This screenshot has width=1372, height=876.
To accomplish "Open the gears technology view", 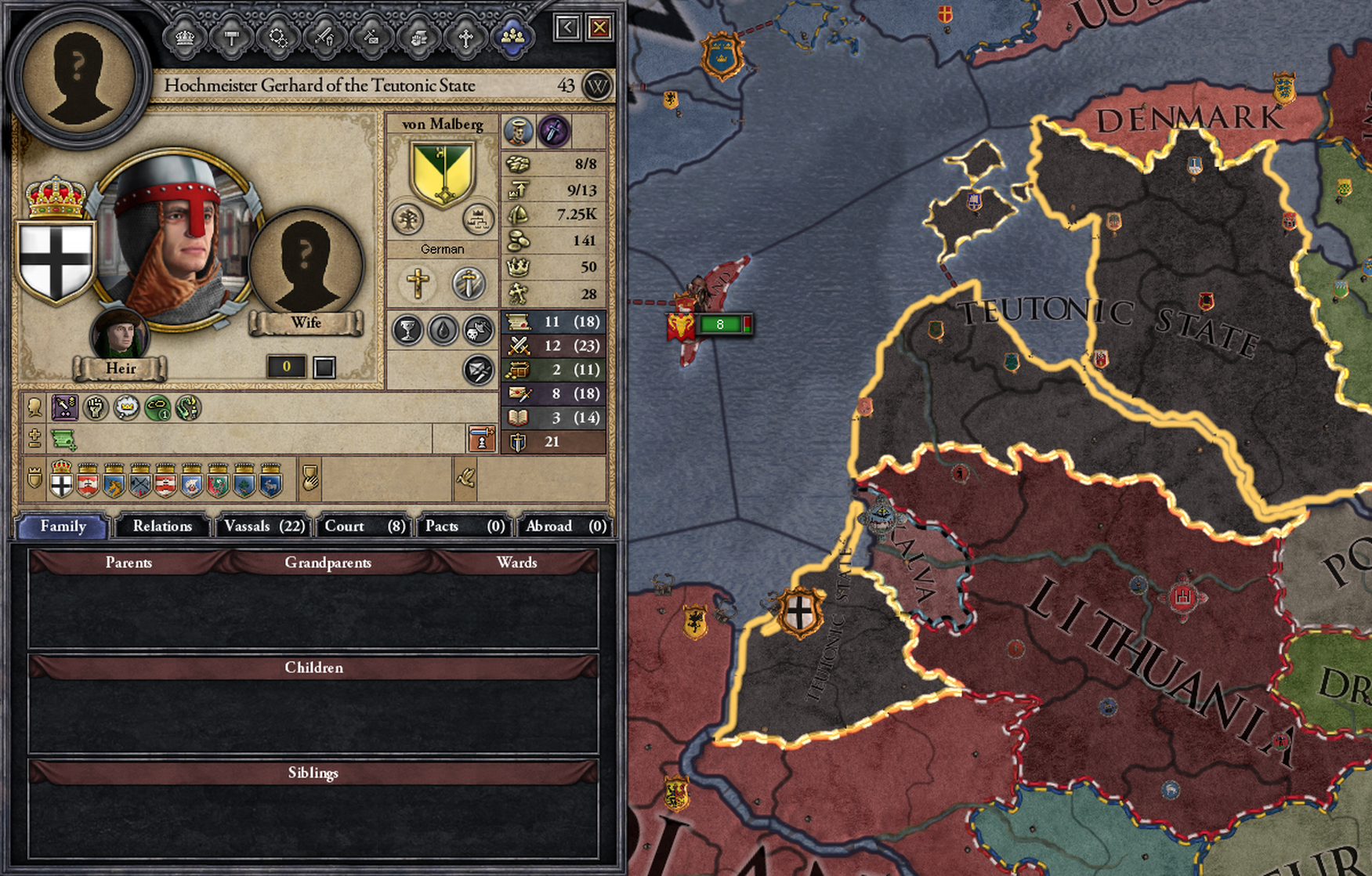I will click(x=278, y=37).
